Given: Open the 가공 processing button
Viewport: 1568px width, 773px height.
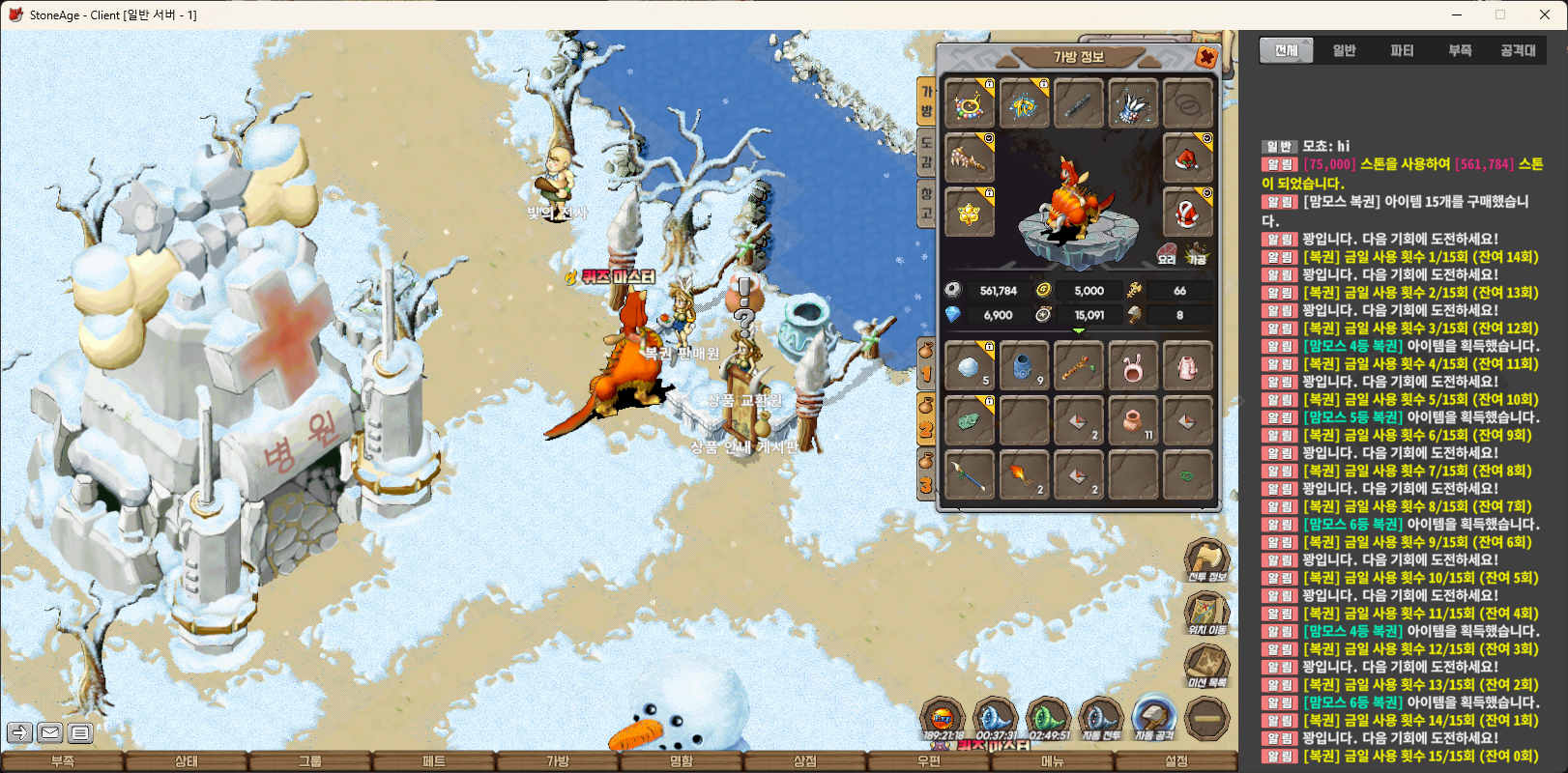Looking at the screenshot, I should (x=1197, y=255).
